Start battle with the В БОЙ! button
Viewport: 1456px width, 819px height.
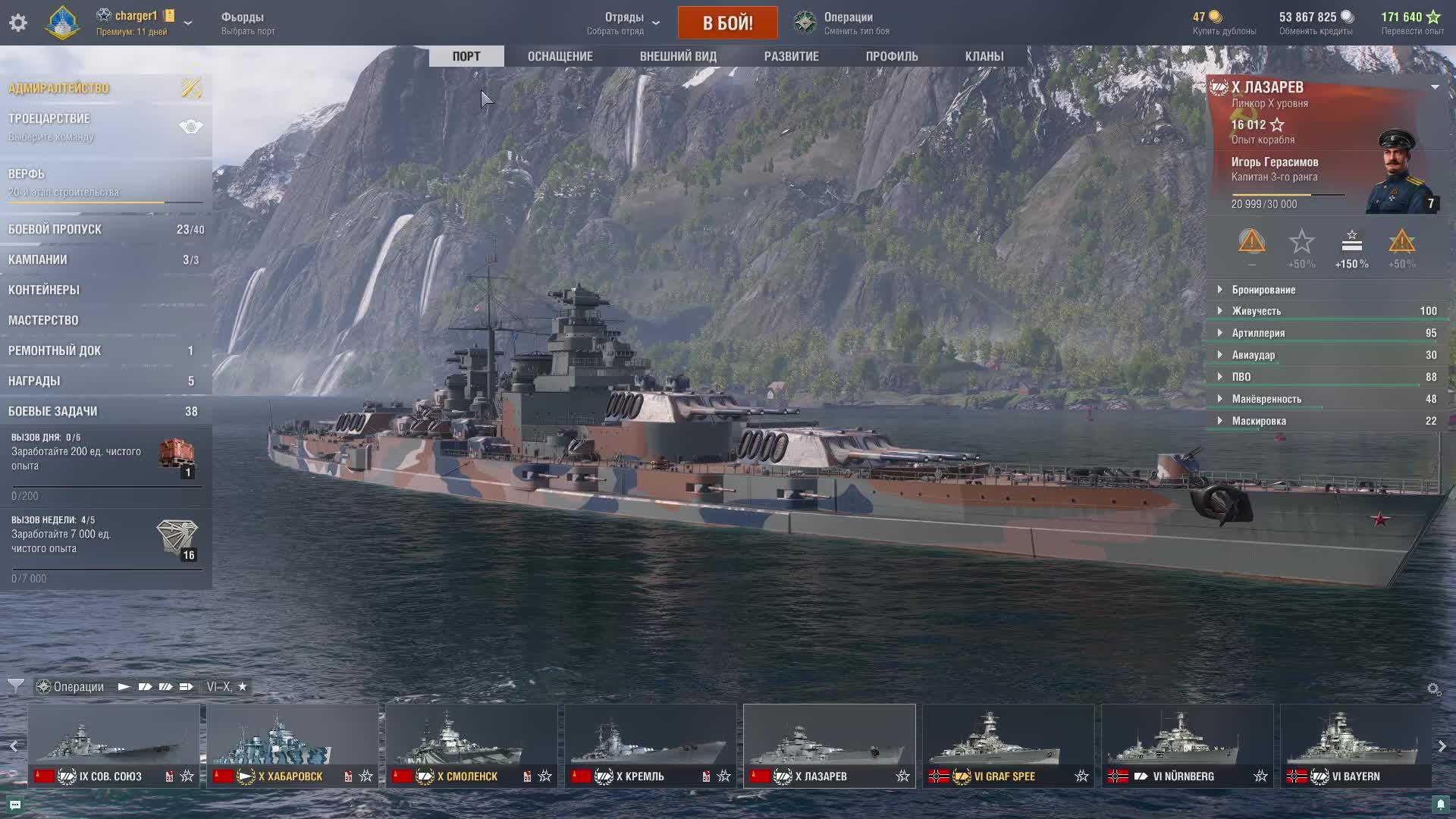[727, 23]
